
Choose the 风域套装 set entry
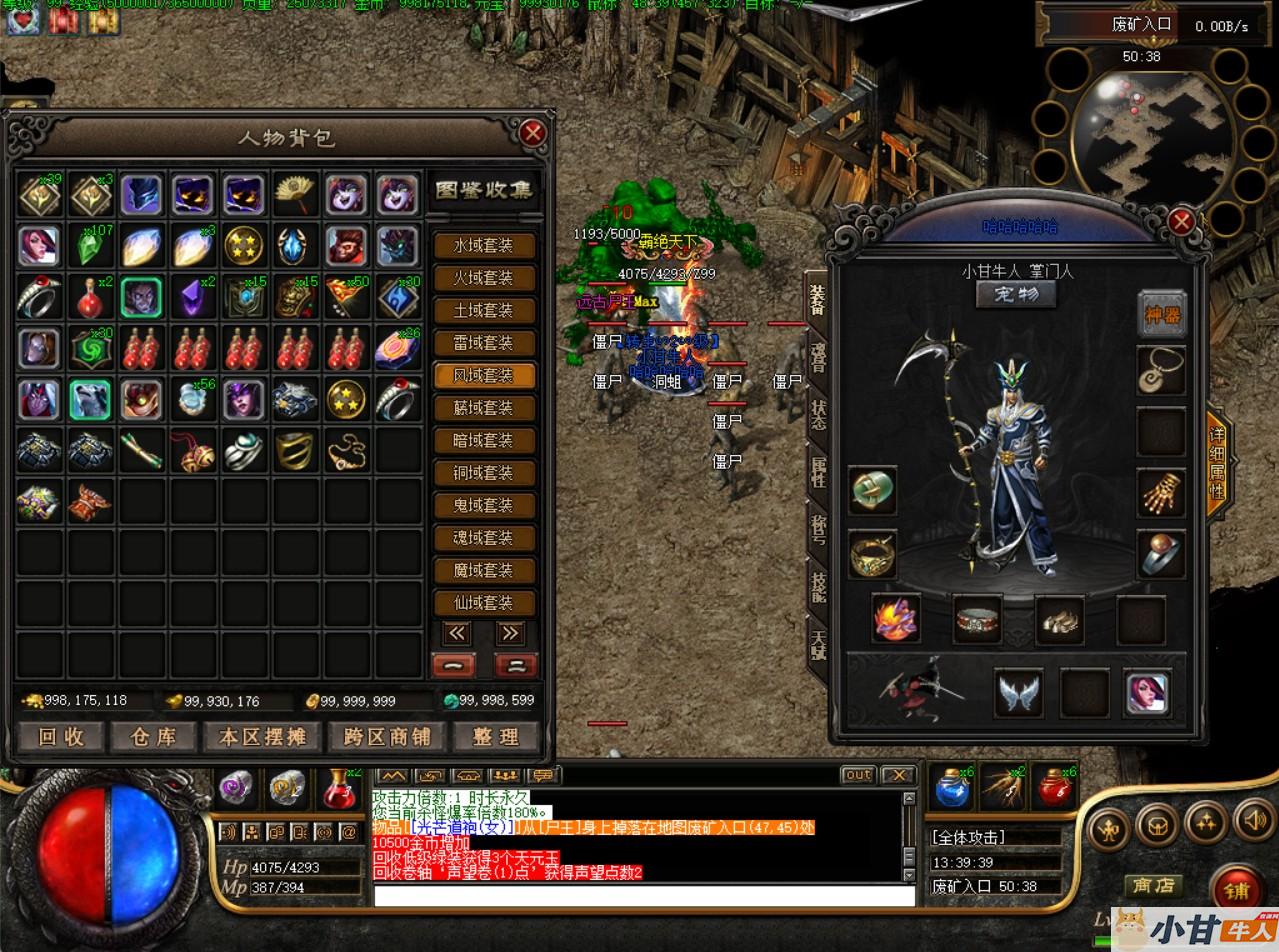pos(484,375)
